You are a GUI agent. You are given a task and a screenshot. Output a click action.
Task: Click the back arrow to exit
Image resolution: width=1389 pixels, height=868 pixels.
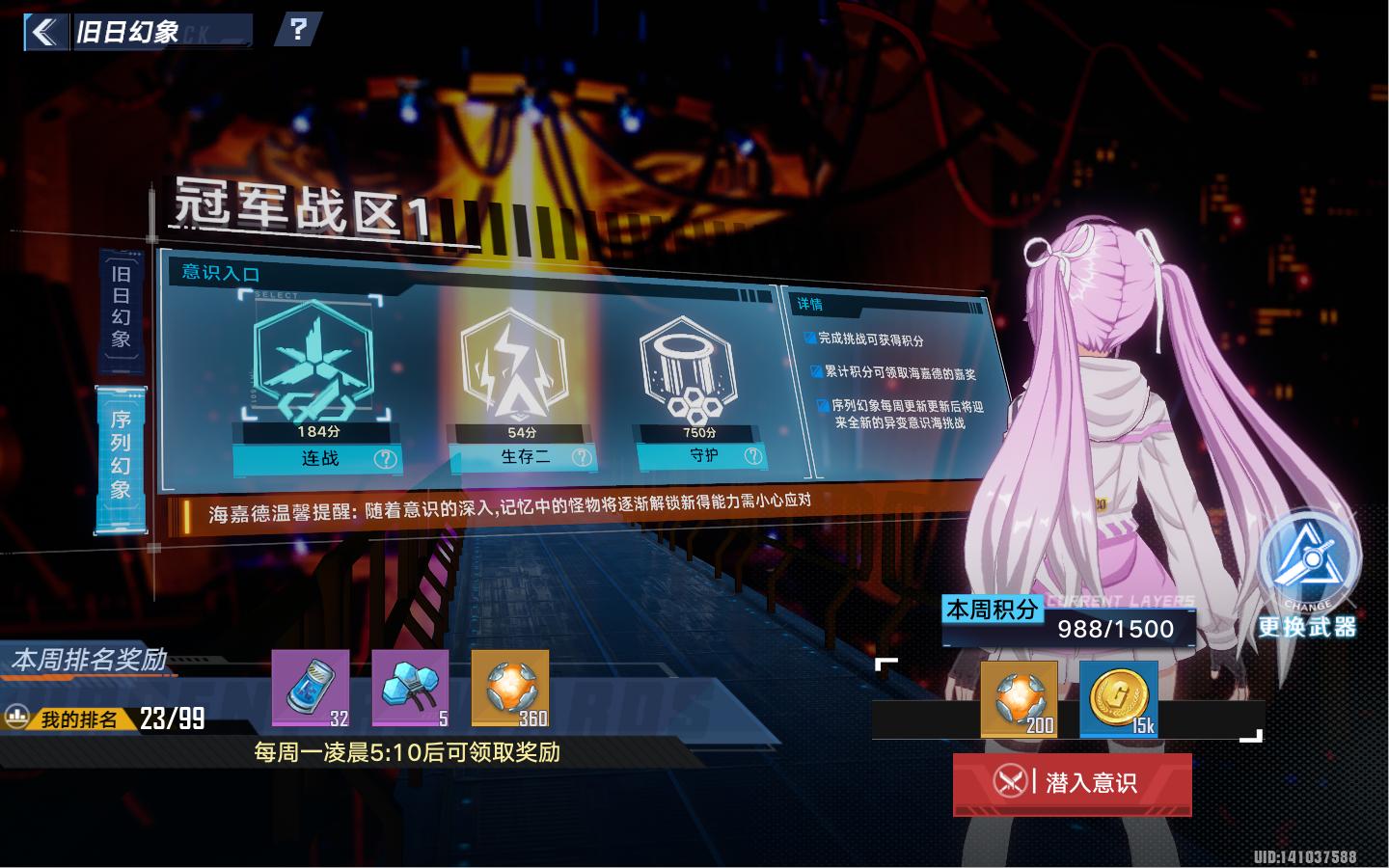[45, 30]
